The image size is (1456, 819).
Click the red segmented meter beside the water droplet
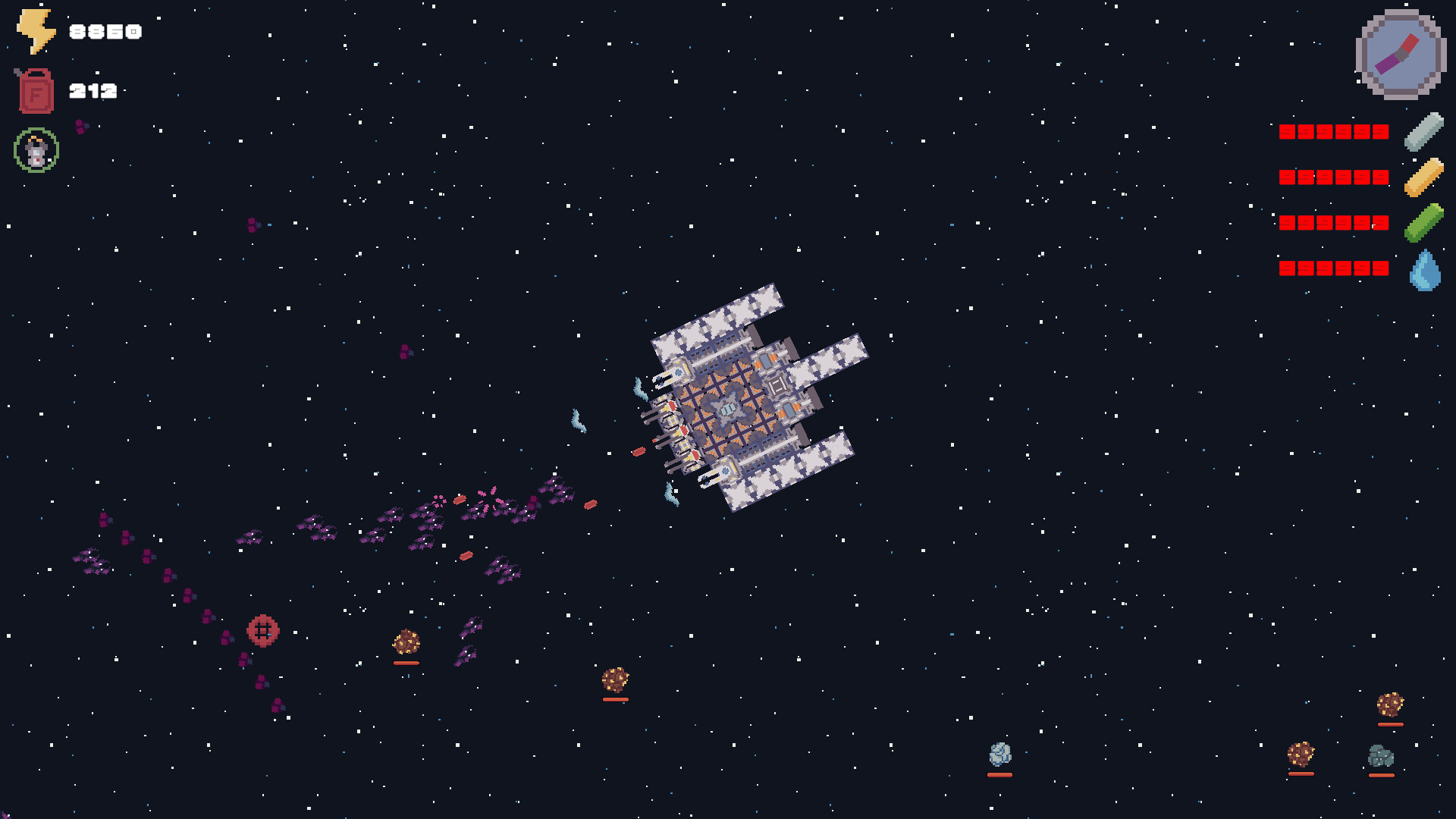[1332, 267]
